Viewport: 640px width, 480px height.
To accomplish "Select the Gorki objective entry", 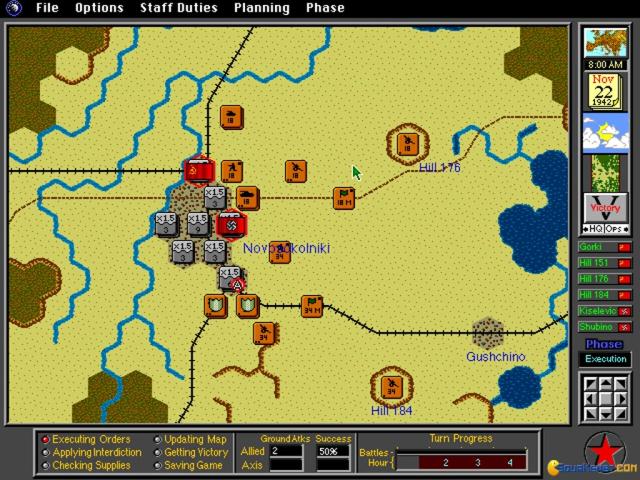I will (605, 246).
